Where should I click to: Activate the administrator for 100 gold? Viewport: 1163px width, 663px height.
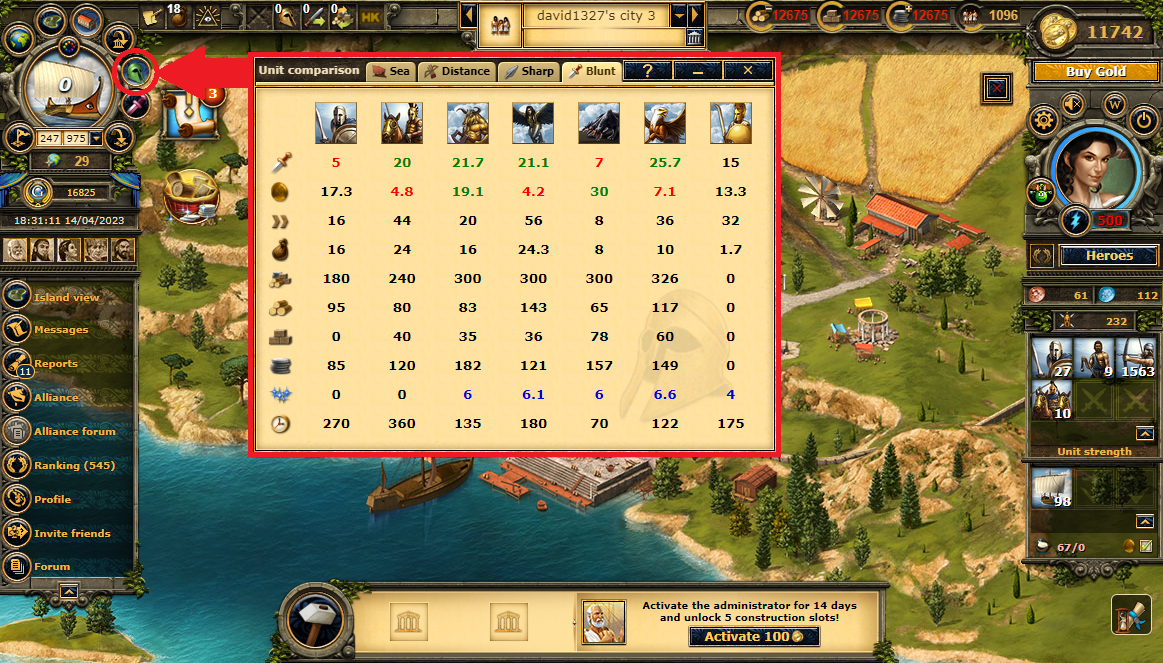click(754, 637)
